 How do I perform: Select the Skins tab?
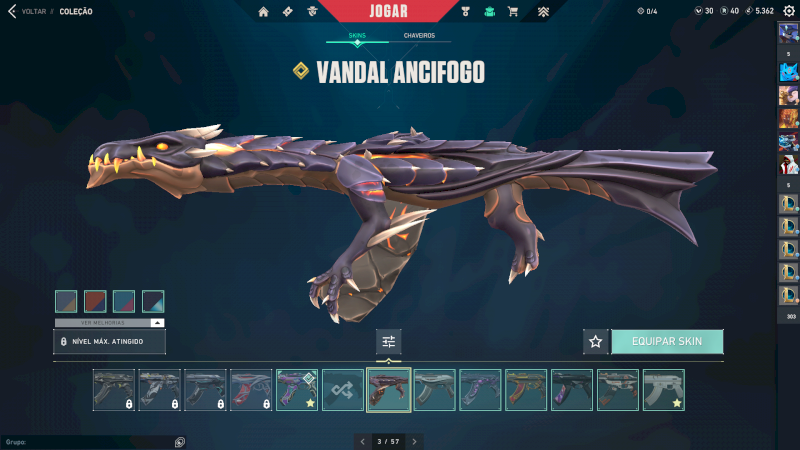pyautogui.click(x=357, y=36)
